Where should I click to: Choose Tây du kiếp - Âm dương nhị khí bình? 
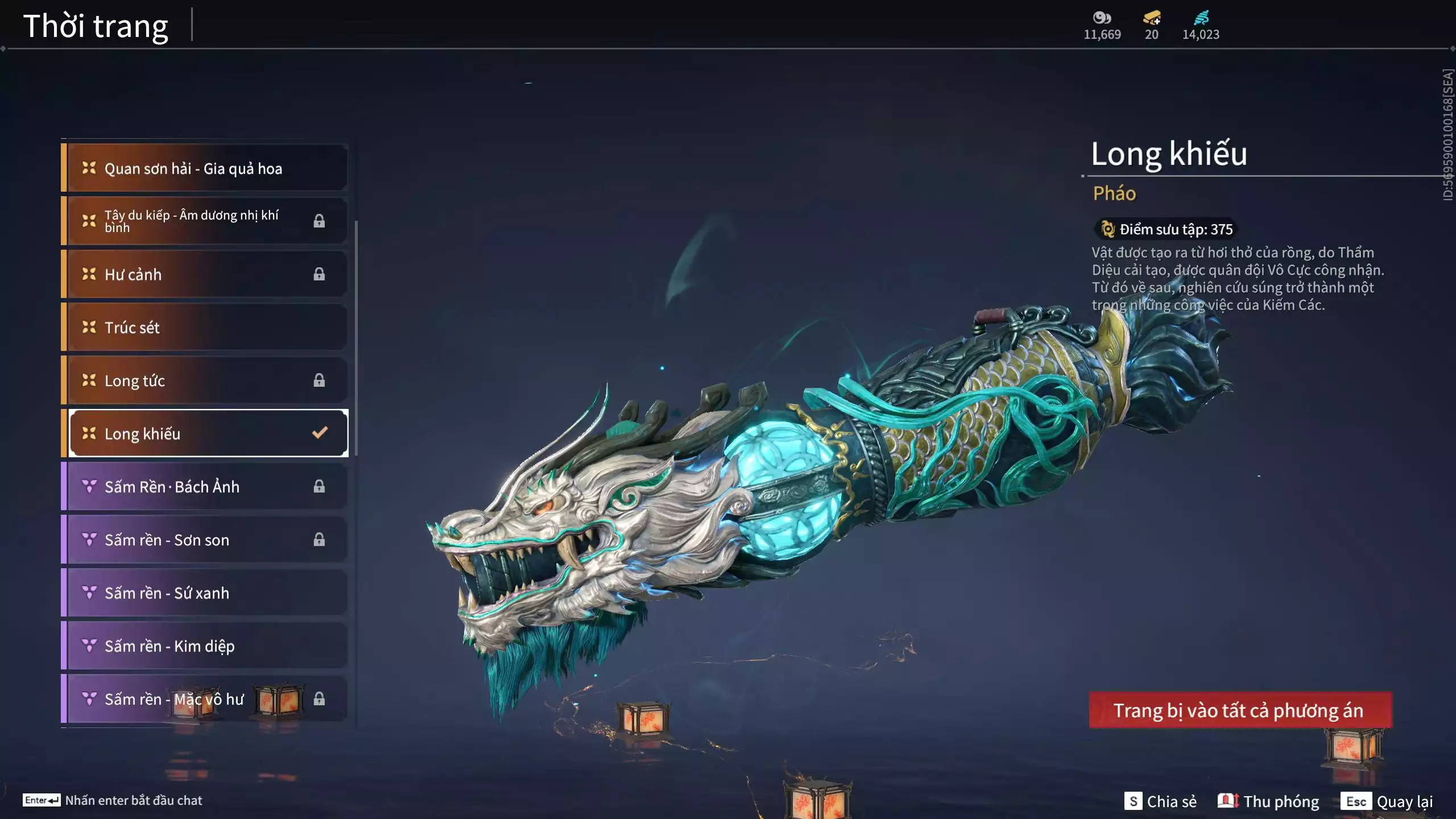coord(205,221)
